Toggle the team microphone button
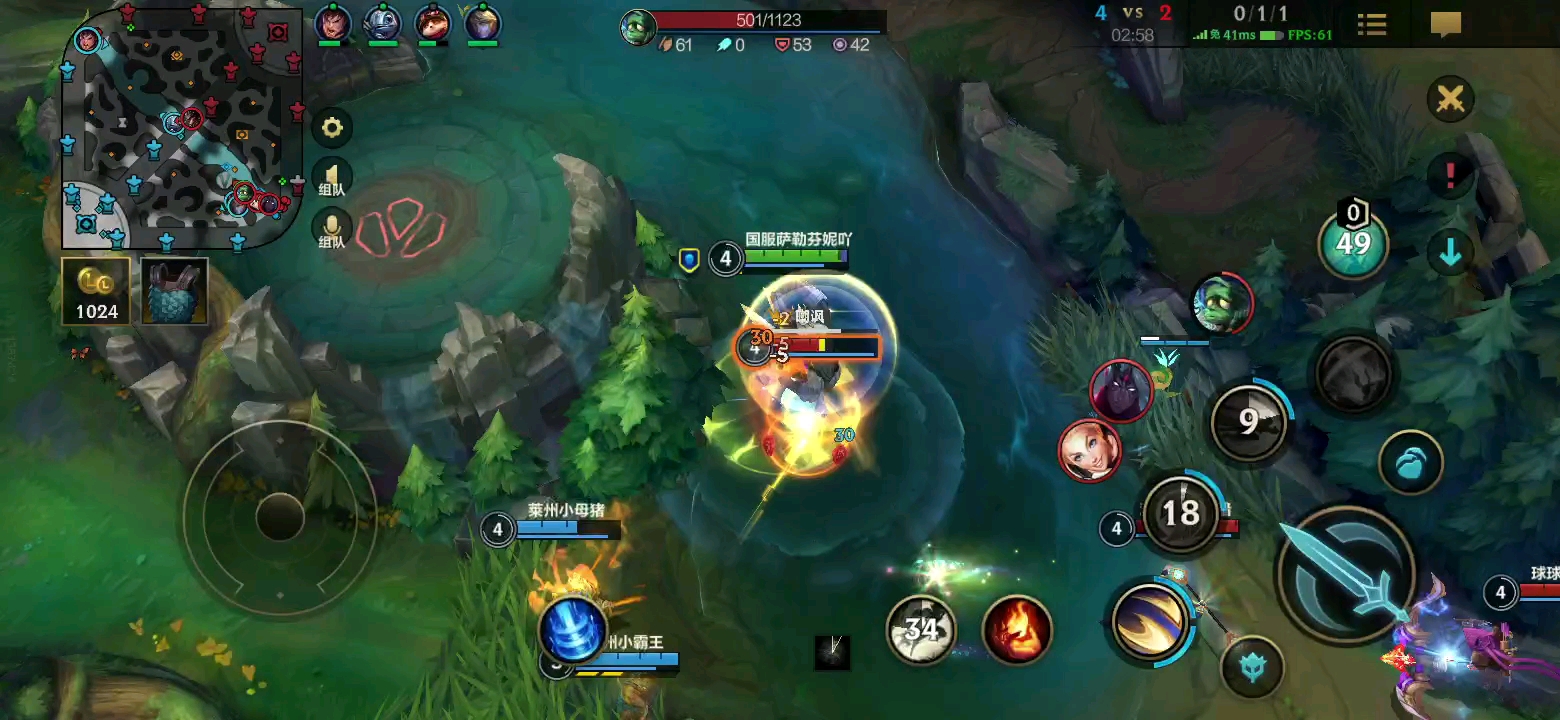This screenshot has height=720, width=1560. coord(332,230)
